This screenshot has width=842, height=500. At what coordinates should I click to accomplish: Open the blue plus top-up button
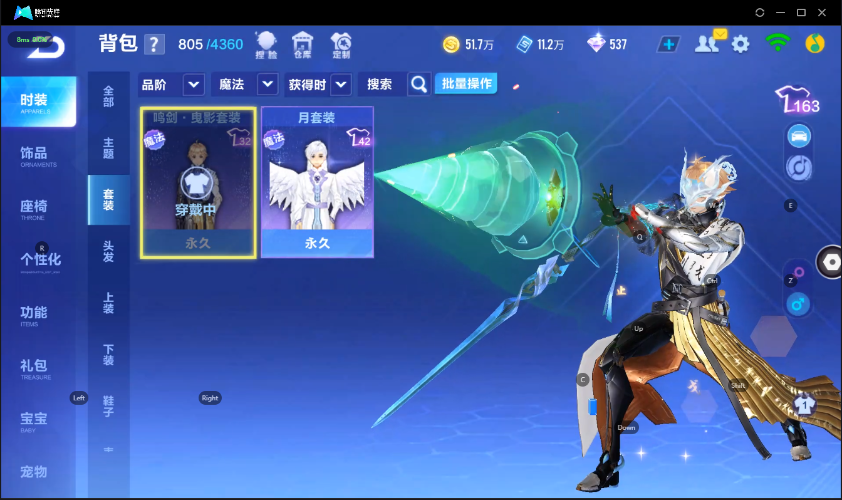click(669, 44)
